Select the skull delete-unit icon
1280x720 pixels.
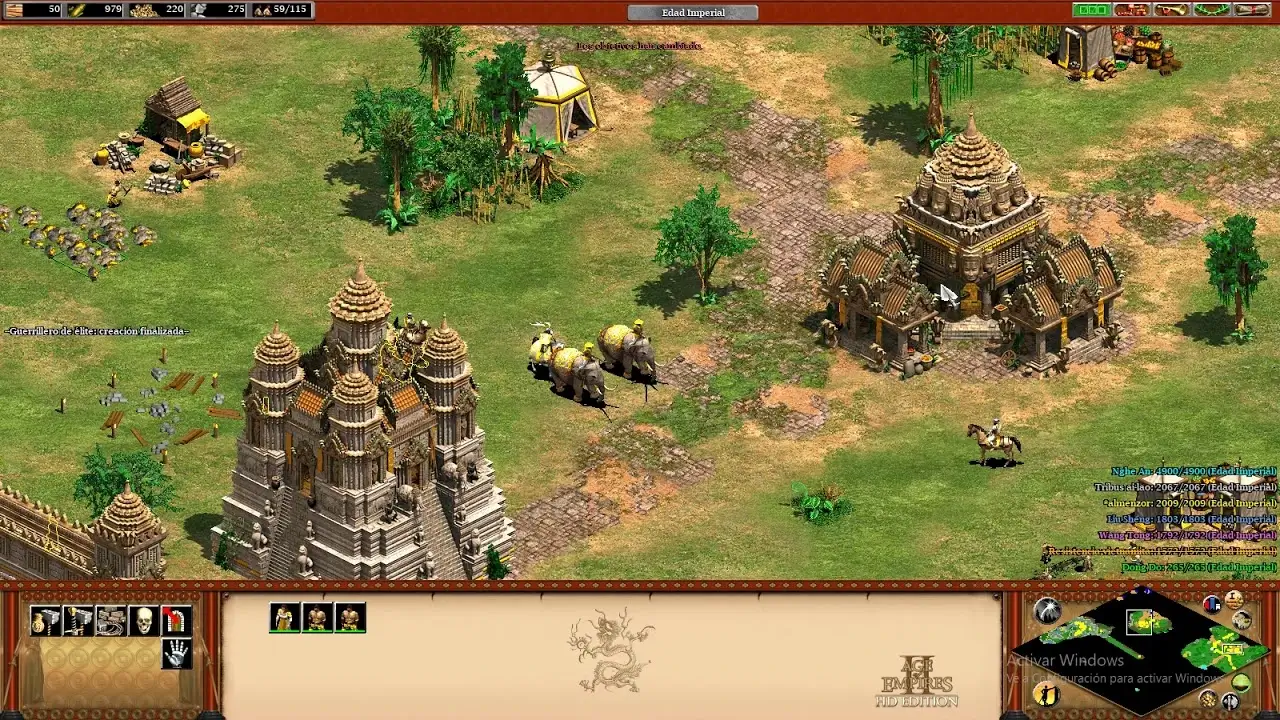coord(146,620)
